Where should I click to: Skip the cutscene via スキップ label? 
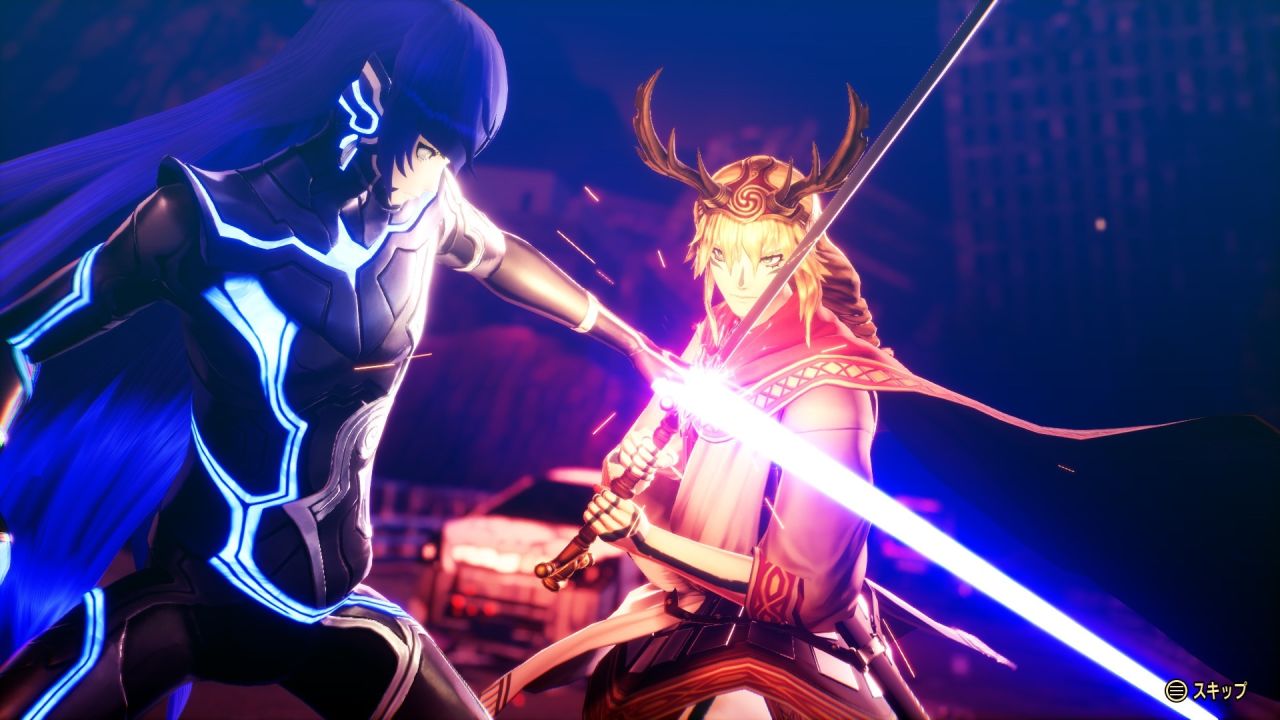[x=1218, y=690]
